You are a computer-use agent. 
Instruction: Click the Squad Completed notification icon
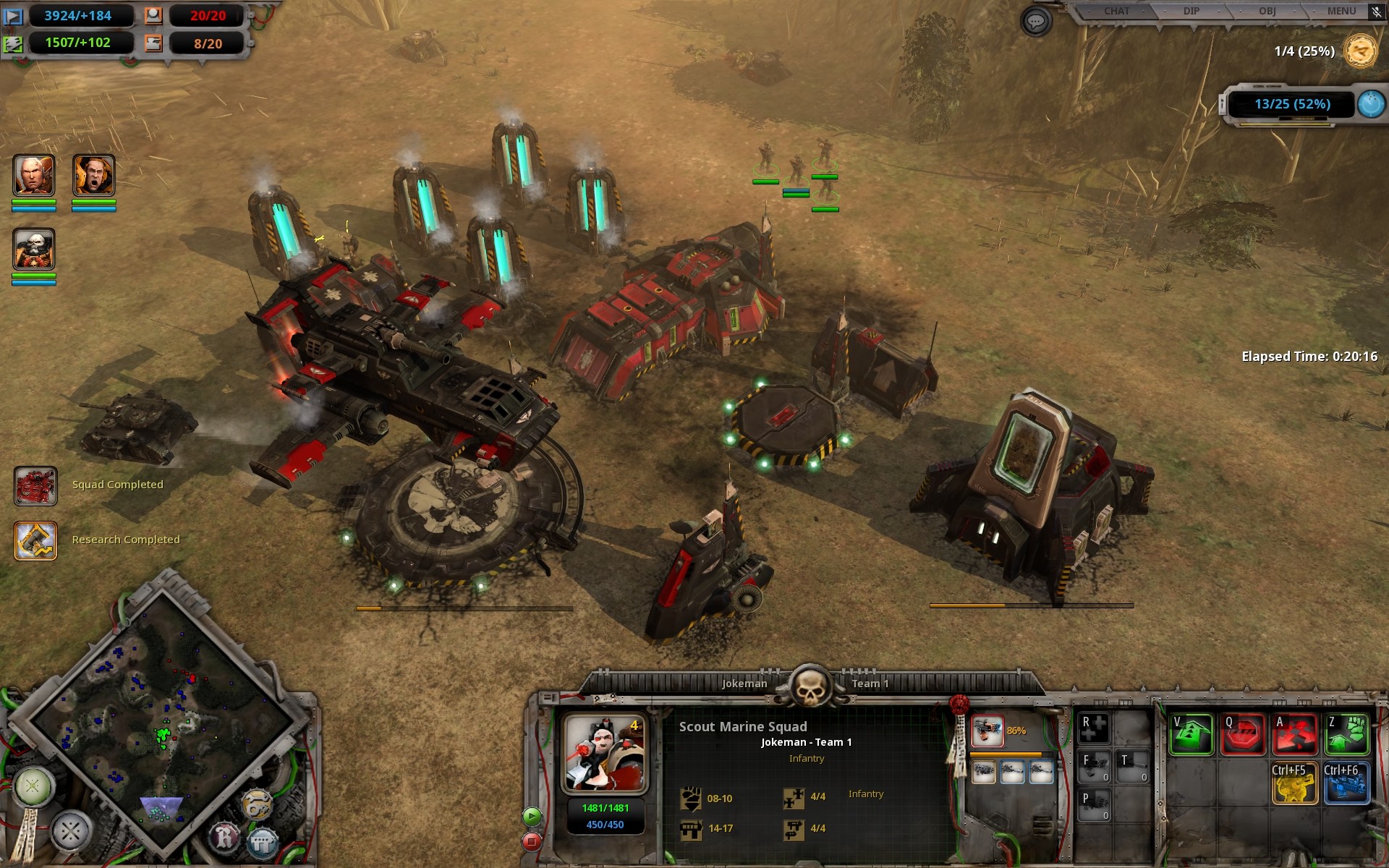click(x=35, y=485)
